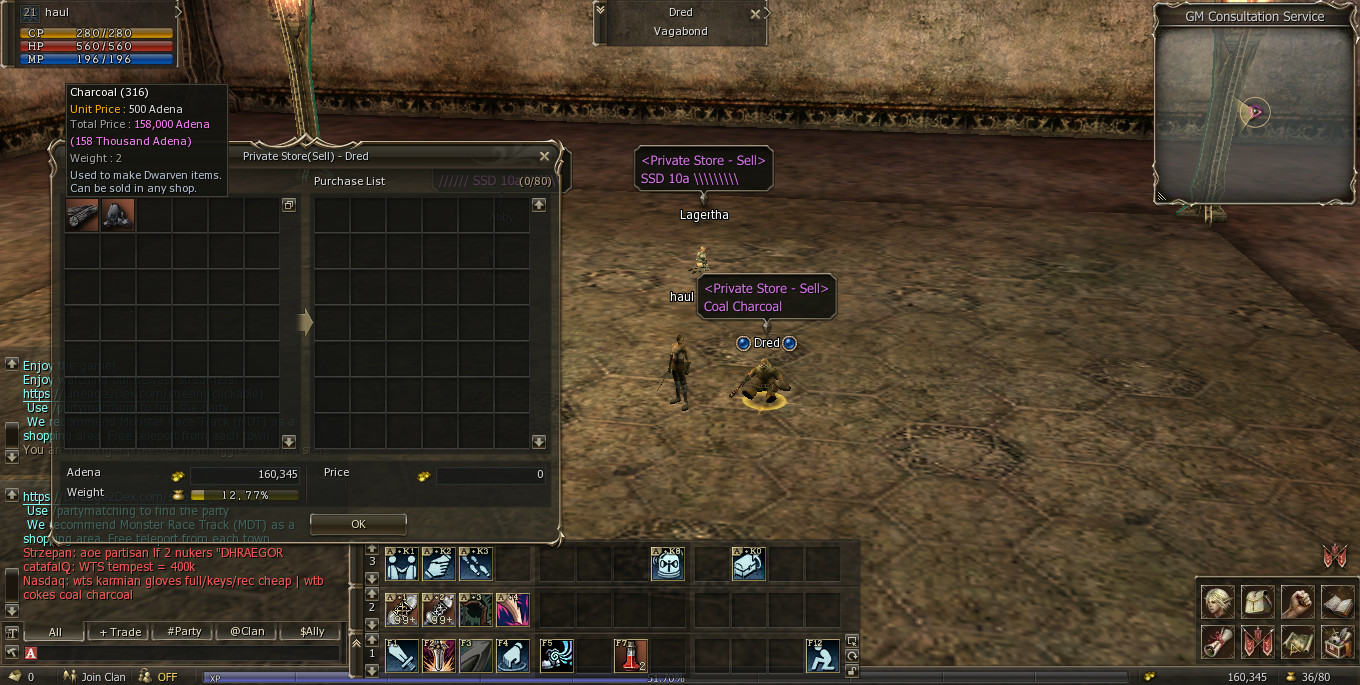Switch chat to the @Clan tab
This screenshot has width=1360, height=685.
pyautogui.click(x=246, y=632)
